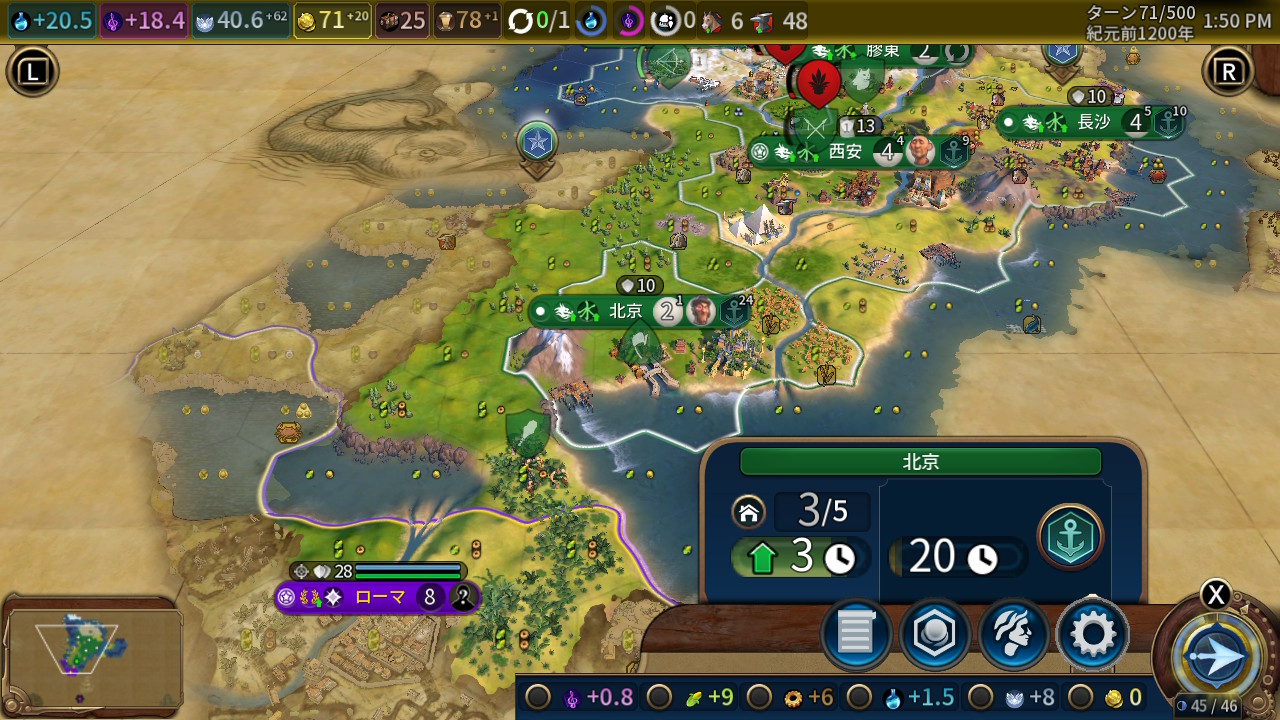This screenshot has width=1280, height=720.
Task: Click the purple ローマ city banner
Action: pos(378,598)
